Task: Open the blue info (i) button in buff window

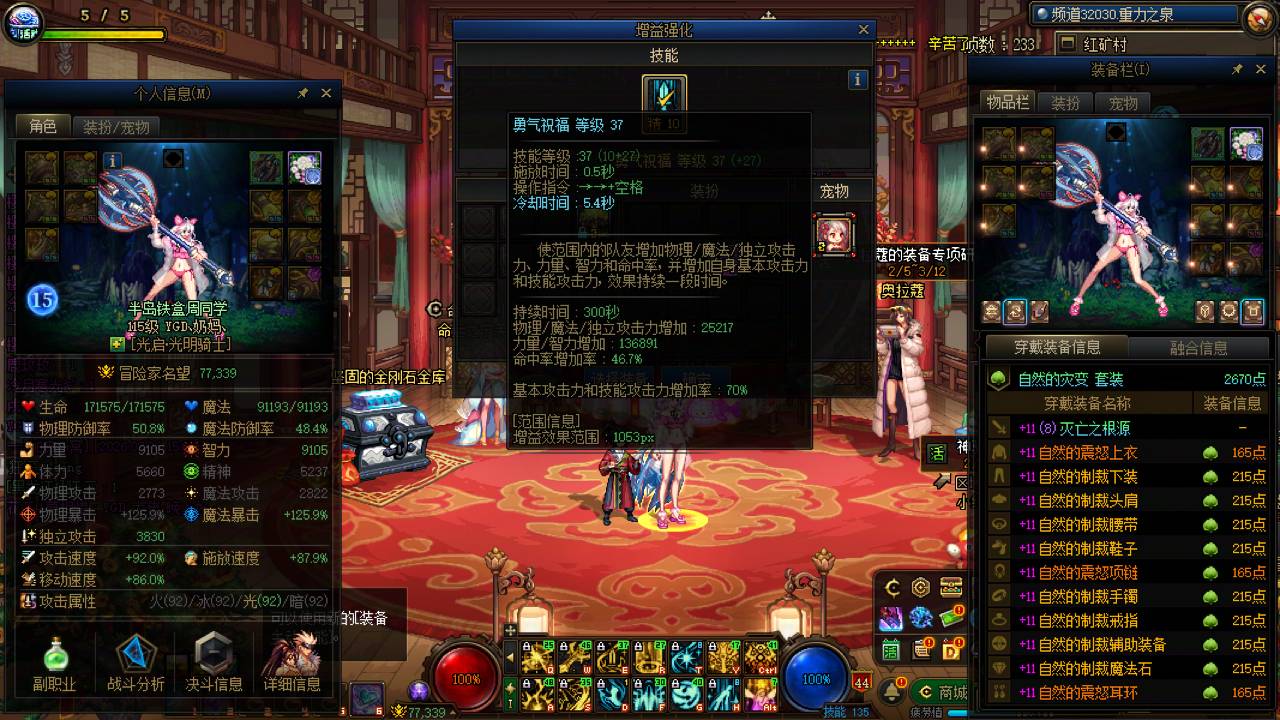Action: (859, 78)
